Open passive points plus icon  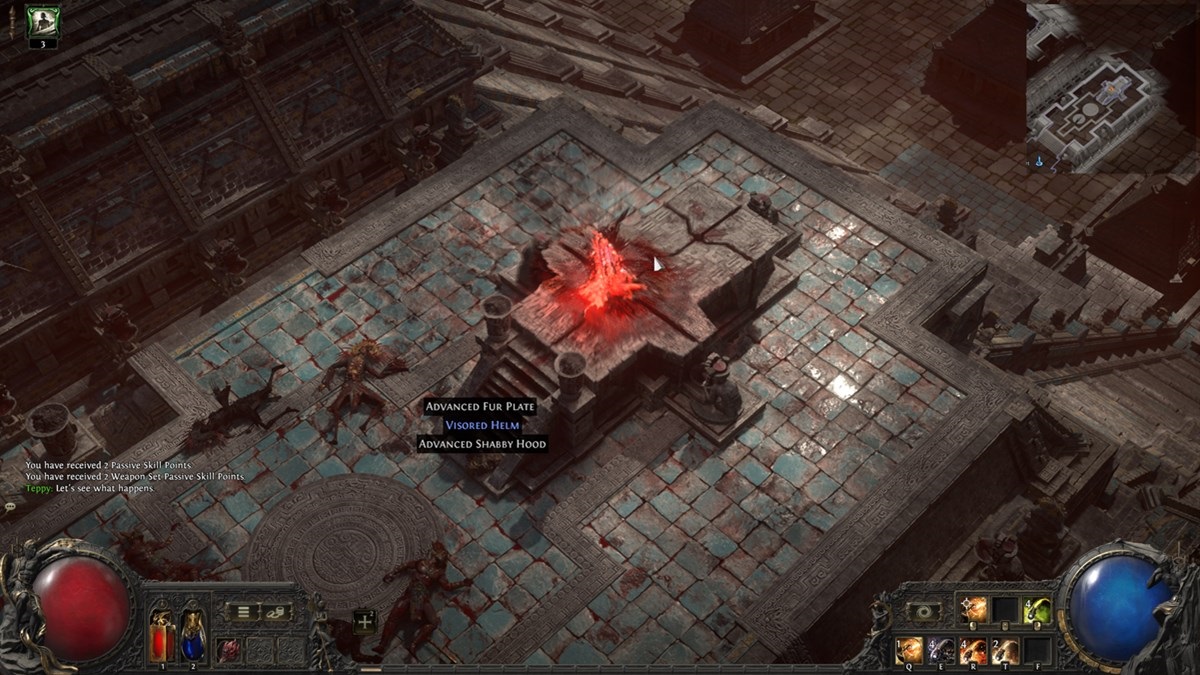[364, 621]
